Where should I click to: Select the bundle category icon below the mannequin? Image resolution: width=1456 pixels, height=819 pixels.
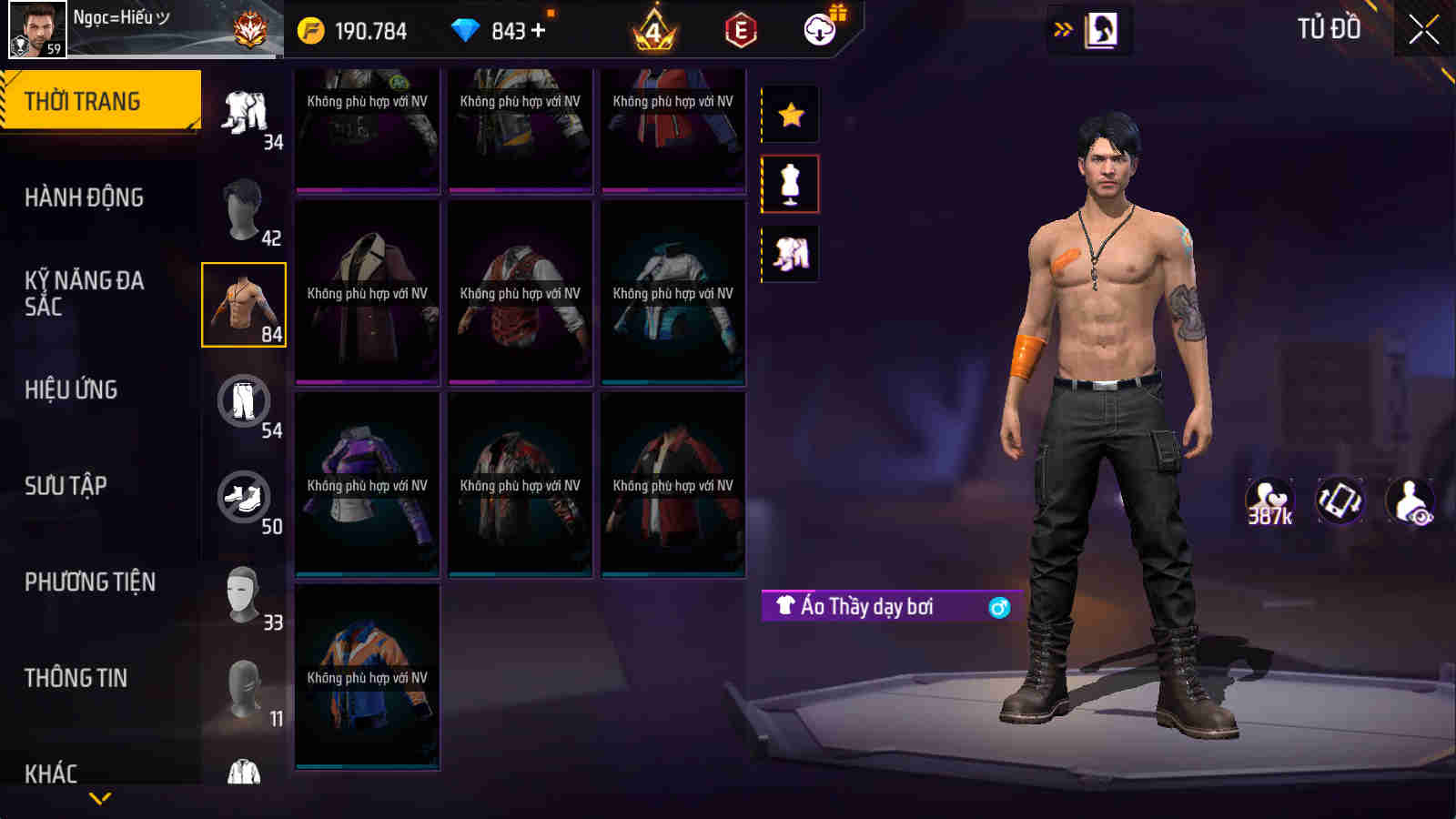pyautogui.click(x=790, y=253)
